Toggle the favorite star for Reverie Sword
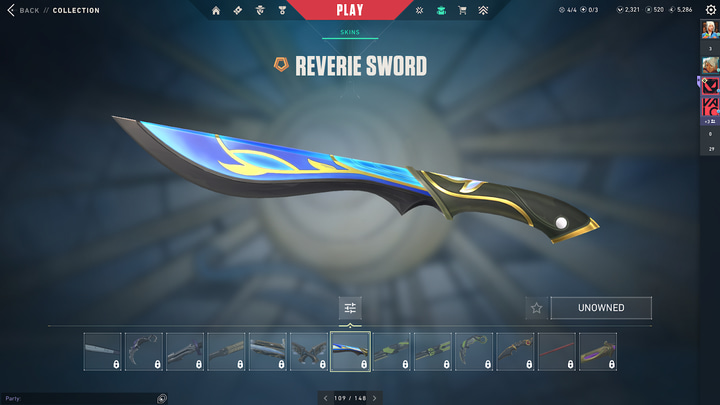Viewport: 720px width, 405px height. point(536,308)
